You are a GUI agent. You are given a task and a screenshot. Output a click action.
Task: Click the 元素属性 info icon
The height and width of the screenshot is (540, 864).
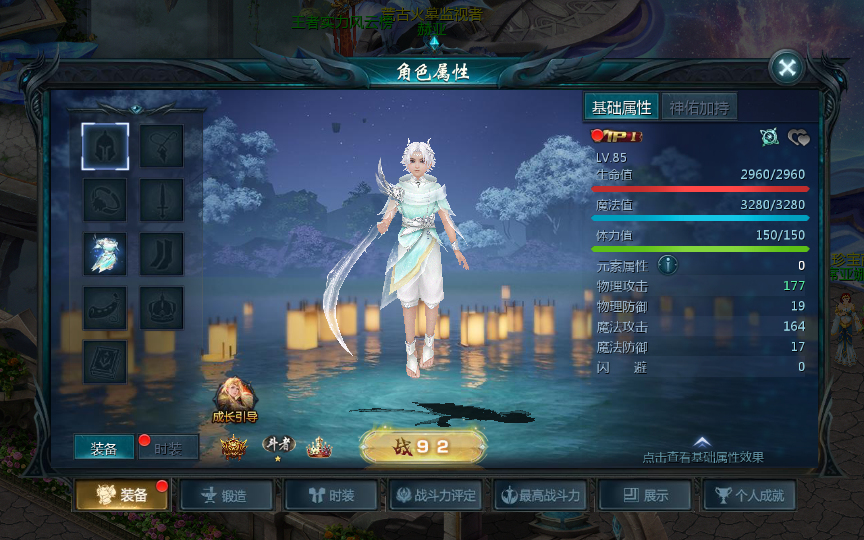coord(668,265)
